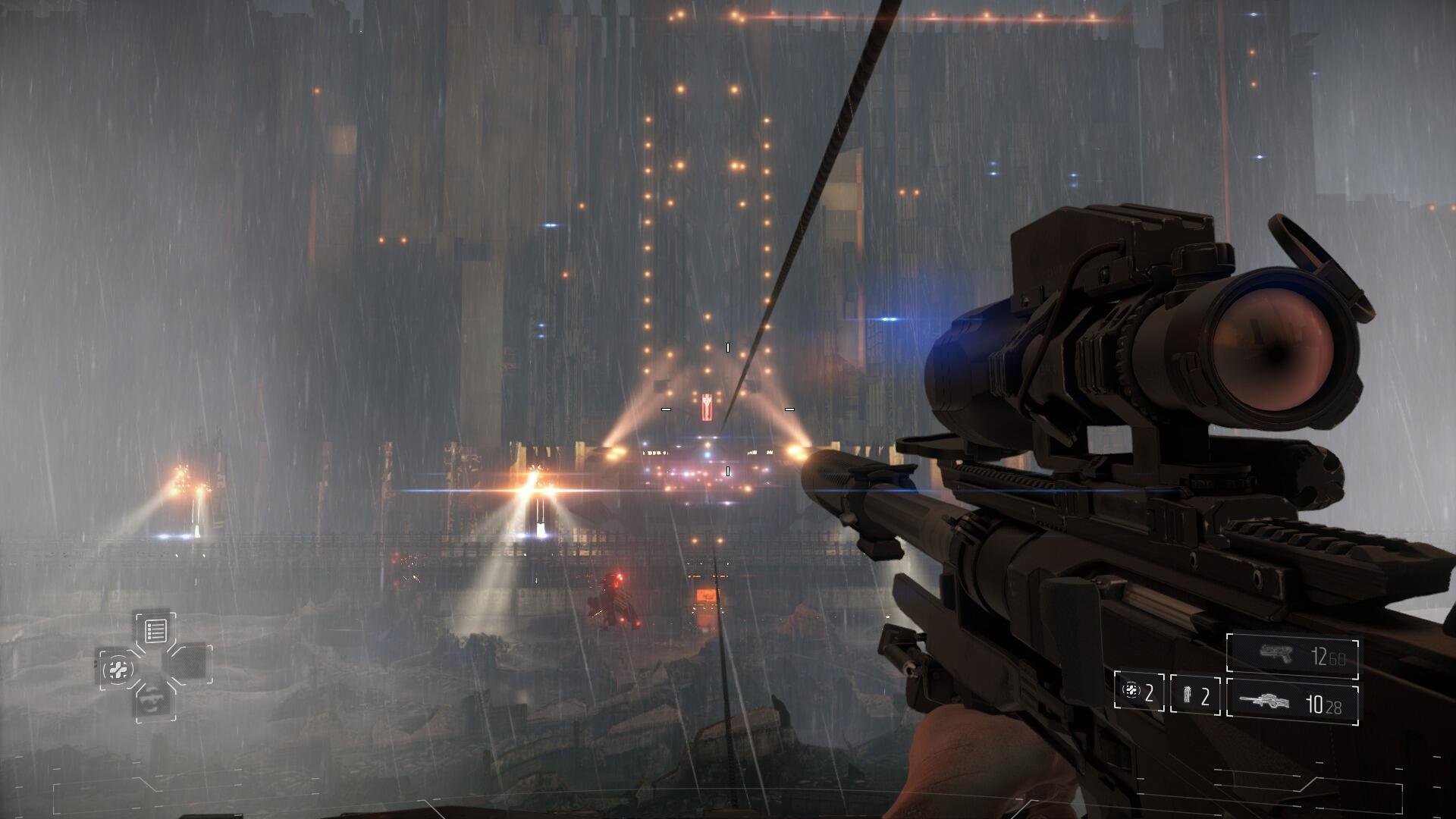Click the adrenaline cross icon showing 2

(1131, 692)
